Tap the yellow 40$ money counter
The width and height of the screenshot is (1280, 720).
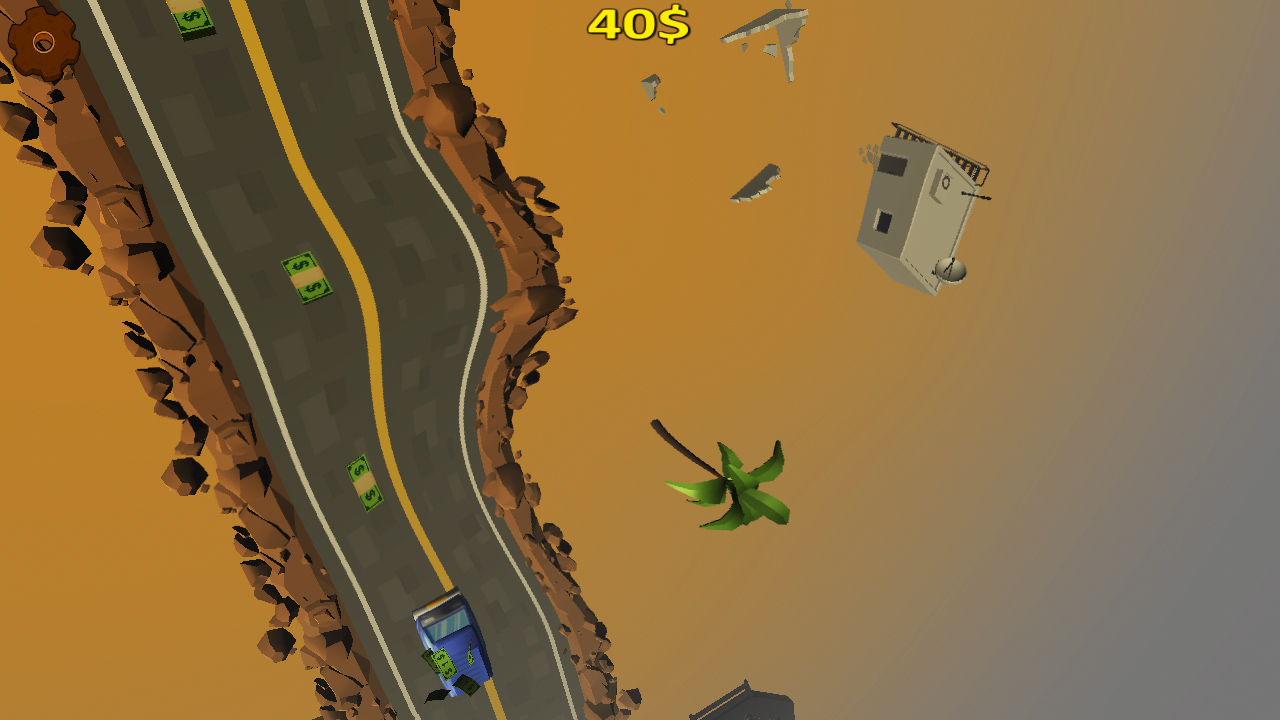coord(638,25)
